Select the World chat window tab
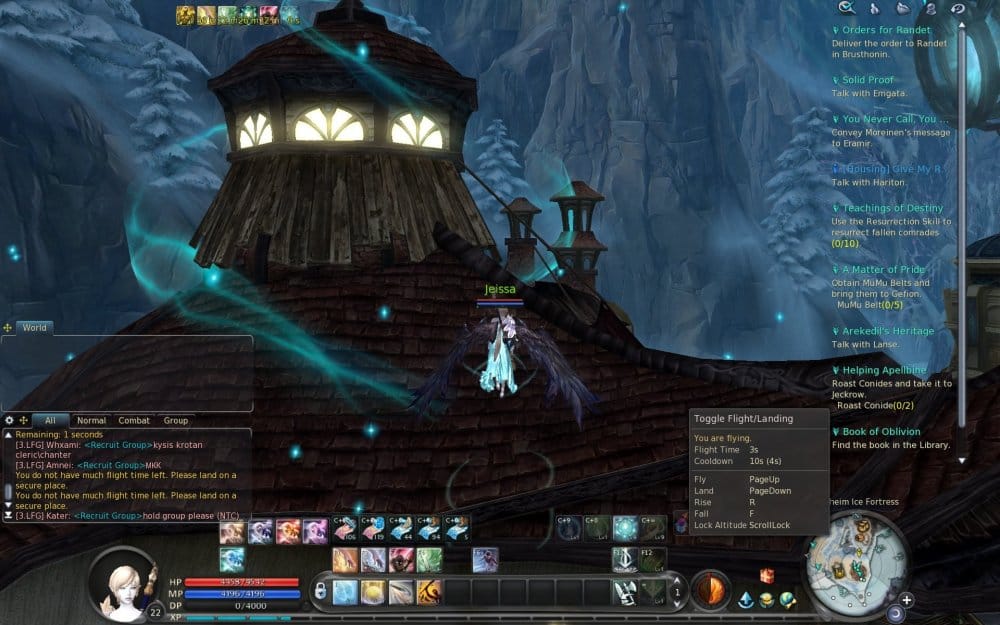 34,327
